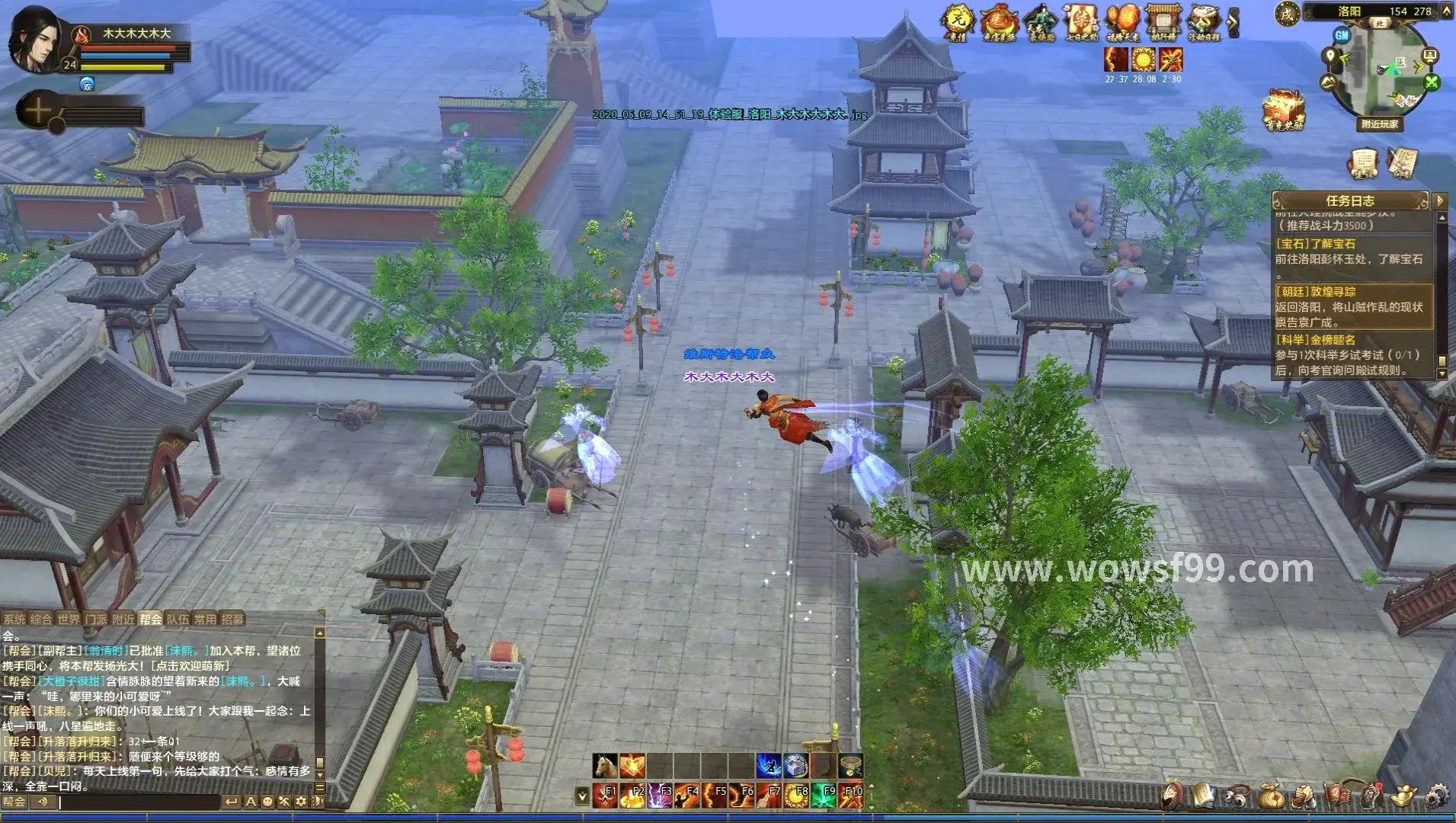Open the 活动日程 activity schedule
1456x823 pixels.
(1204, 23)
